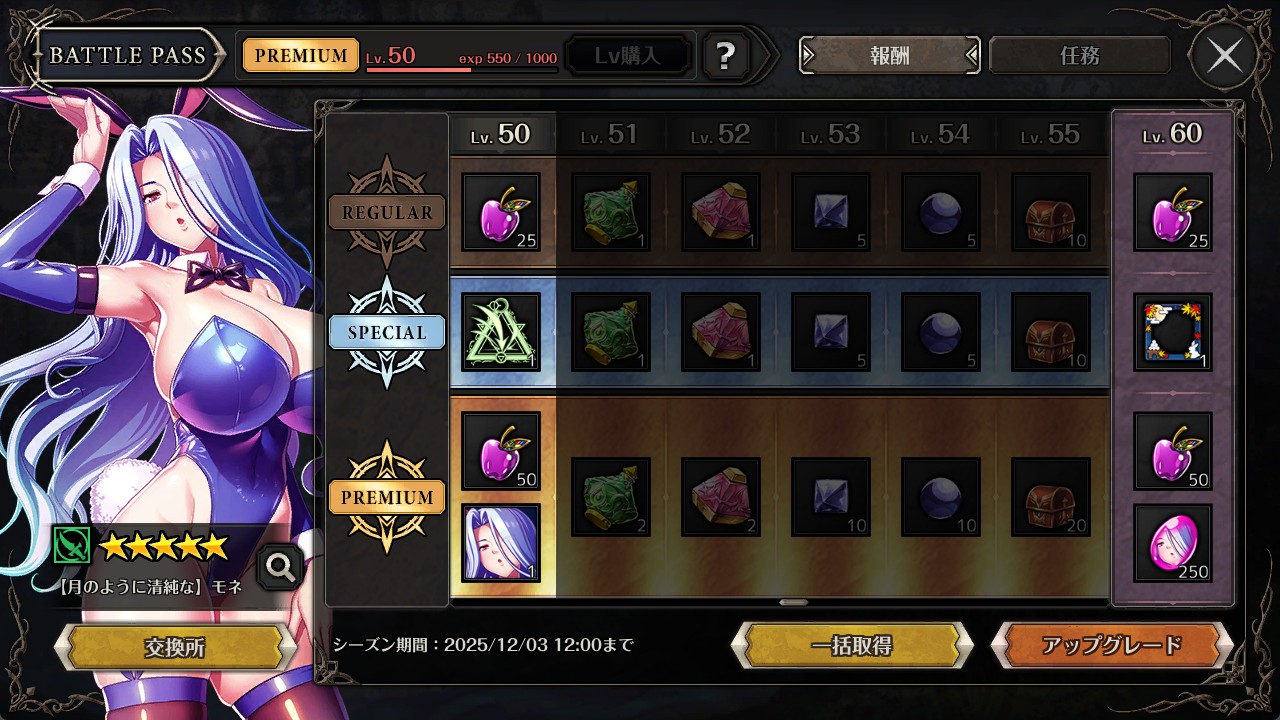
Task: Click the Lv購入 button
Action: click(628, 56)
